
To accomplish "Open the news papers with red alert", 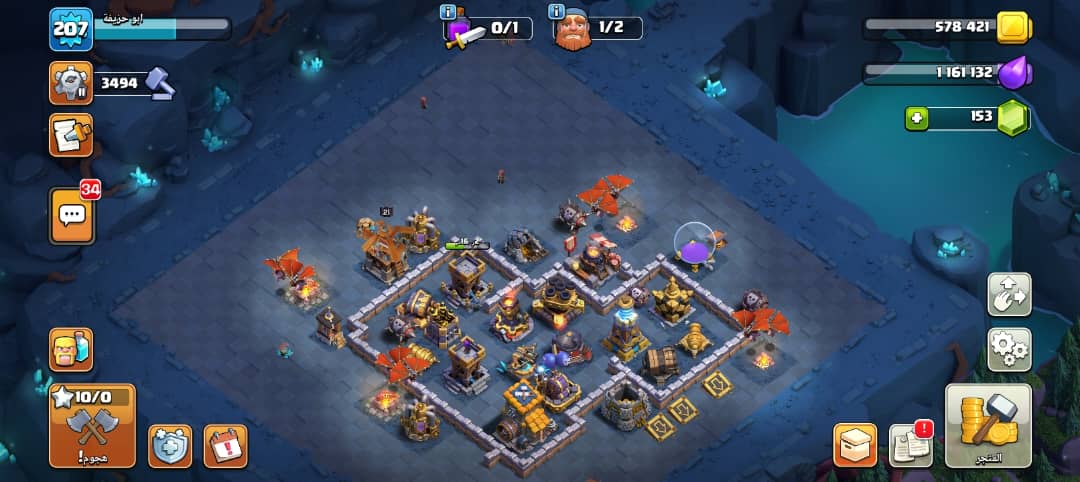I will click(910, 446).
